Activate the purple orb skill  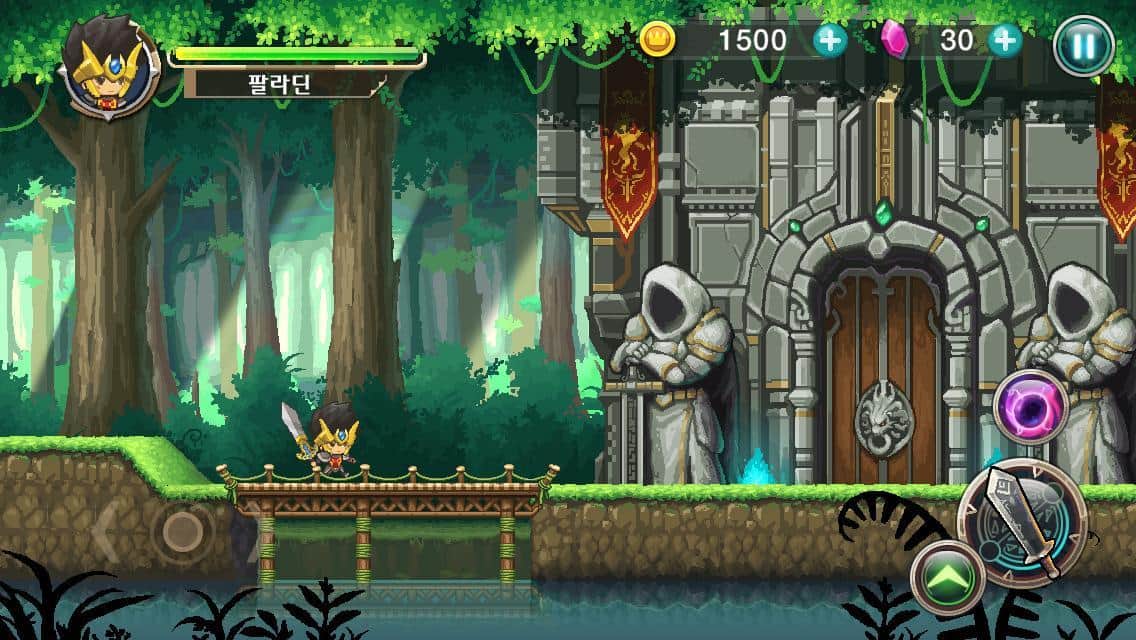click(x=1031, y=407)
